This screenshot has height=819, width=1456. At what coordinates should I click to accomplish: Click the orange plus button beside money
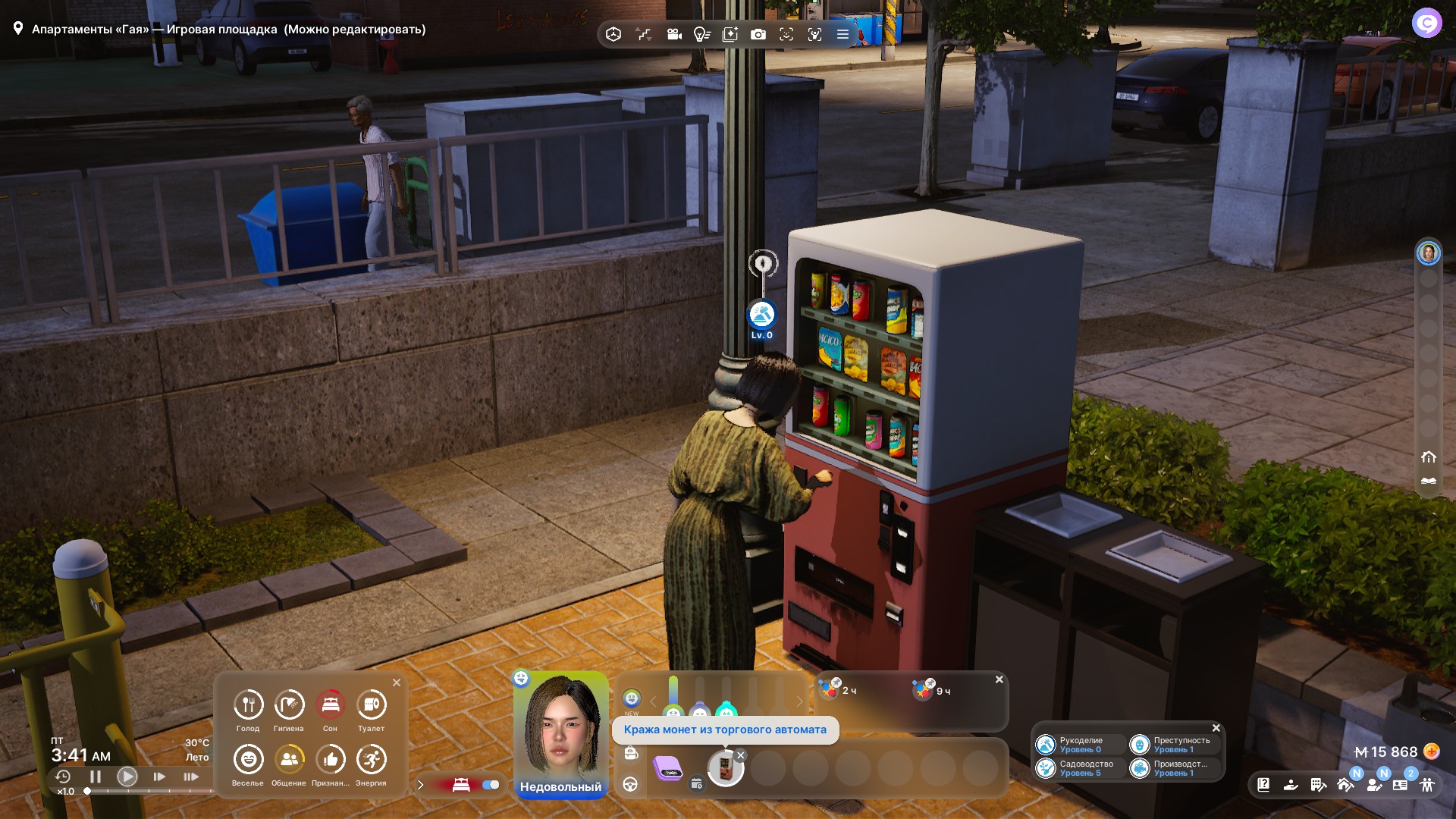(1432, 752)
